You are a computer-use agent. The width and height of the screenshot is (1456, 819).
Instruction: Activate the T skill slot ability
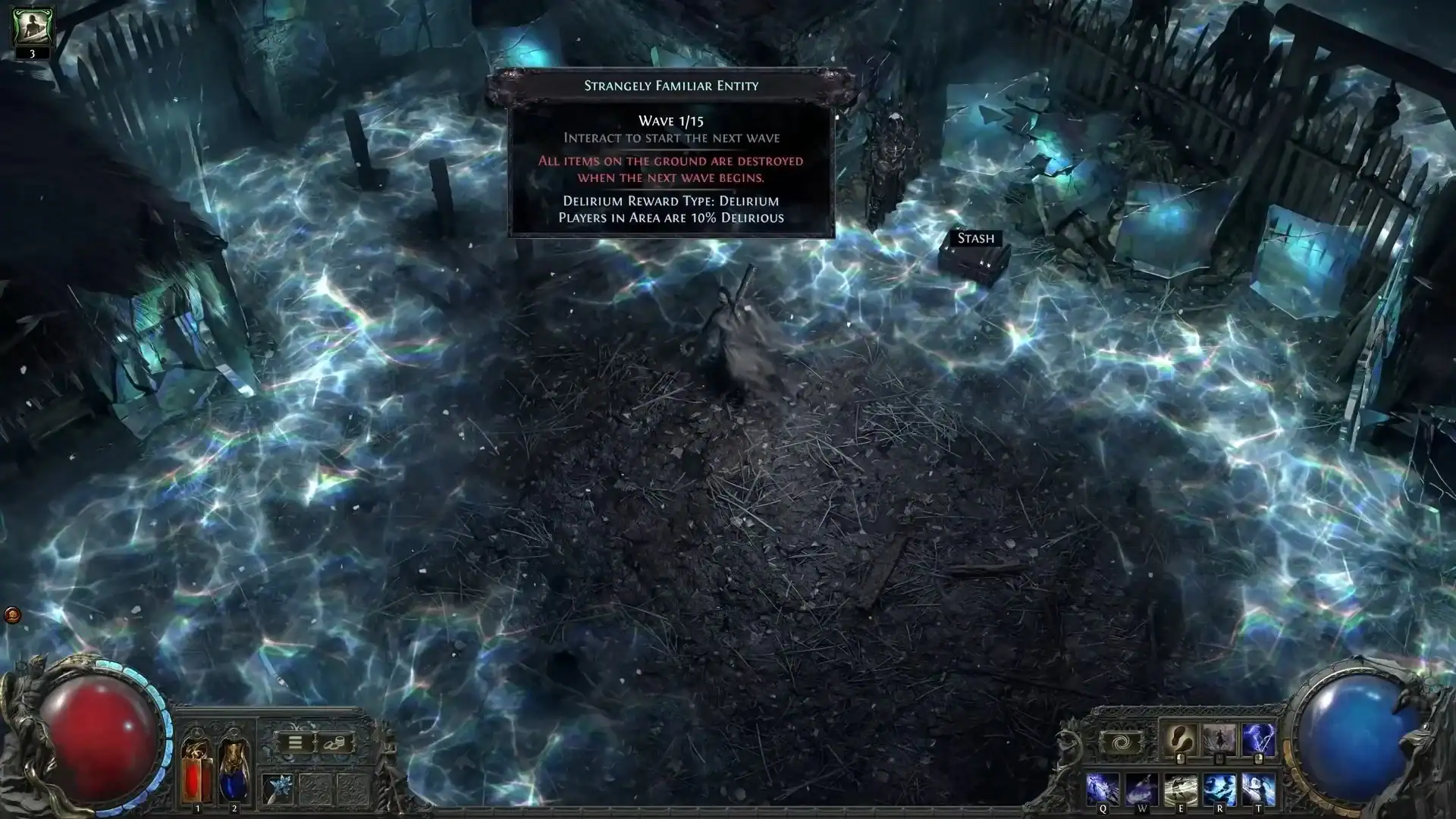click(1259, 789)
